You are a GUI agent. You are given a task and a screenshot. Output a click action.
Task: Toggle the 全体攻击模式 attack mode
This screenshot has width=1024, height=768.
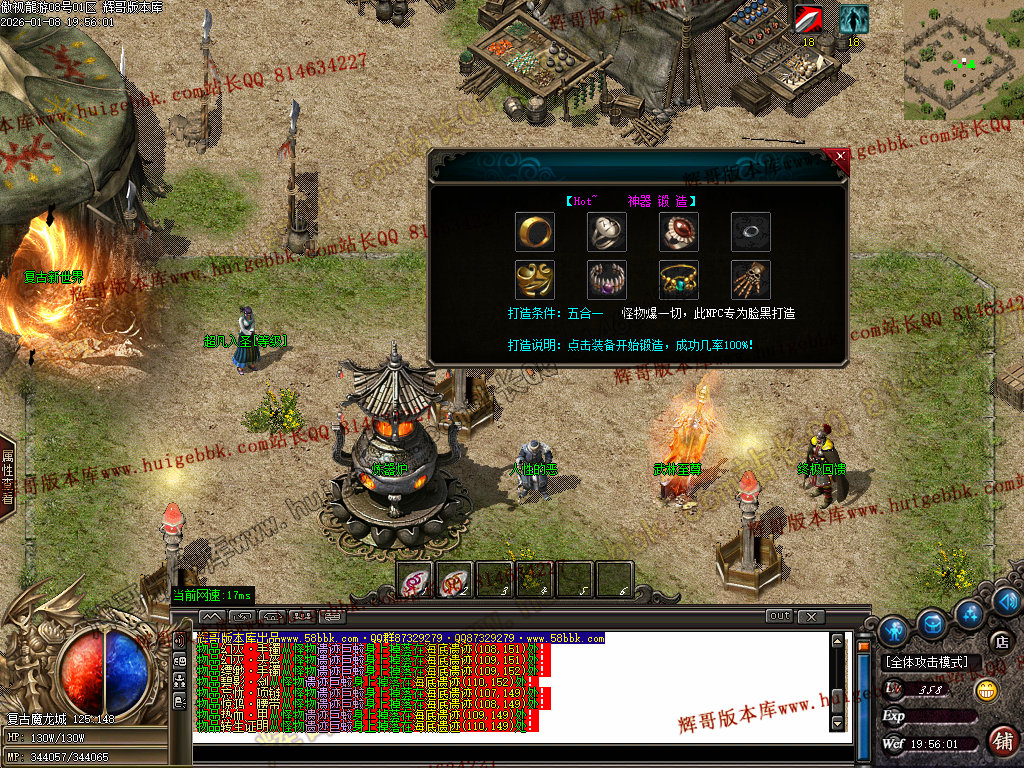click(x=926, y=662)
